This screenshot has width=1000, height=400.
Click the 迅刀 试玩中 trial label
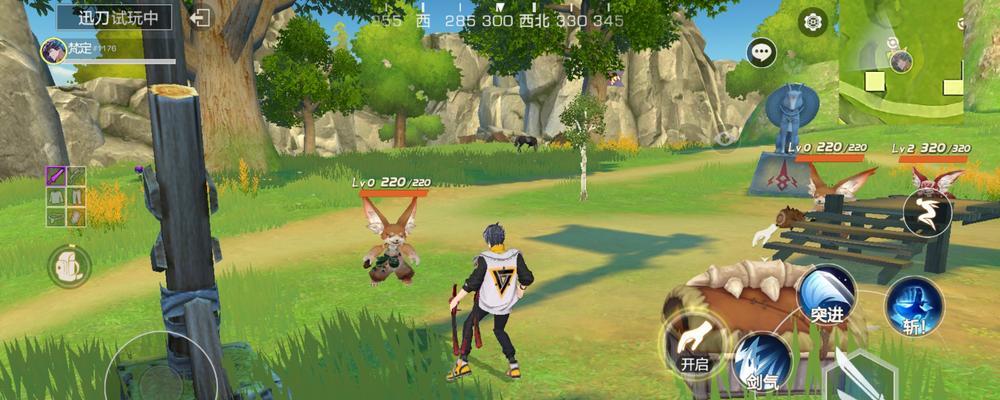[x=112, y=17]
